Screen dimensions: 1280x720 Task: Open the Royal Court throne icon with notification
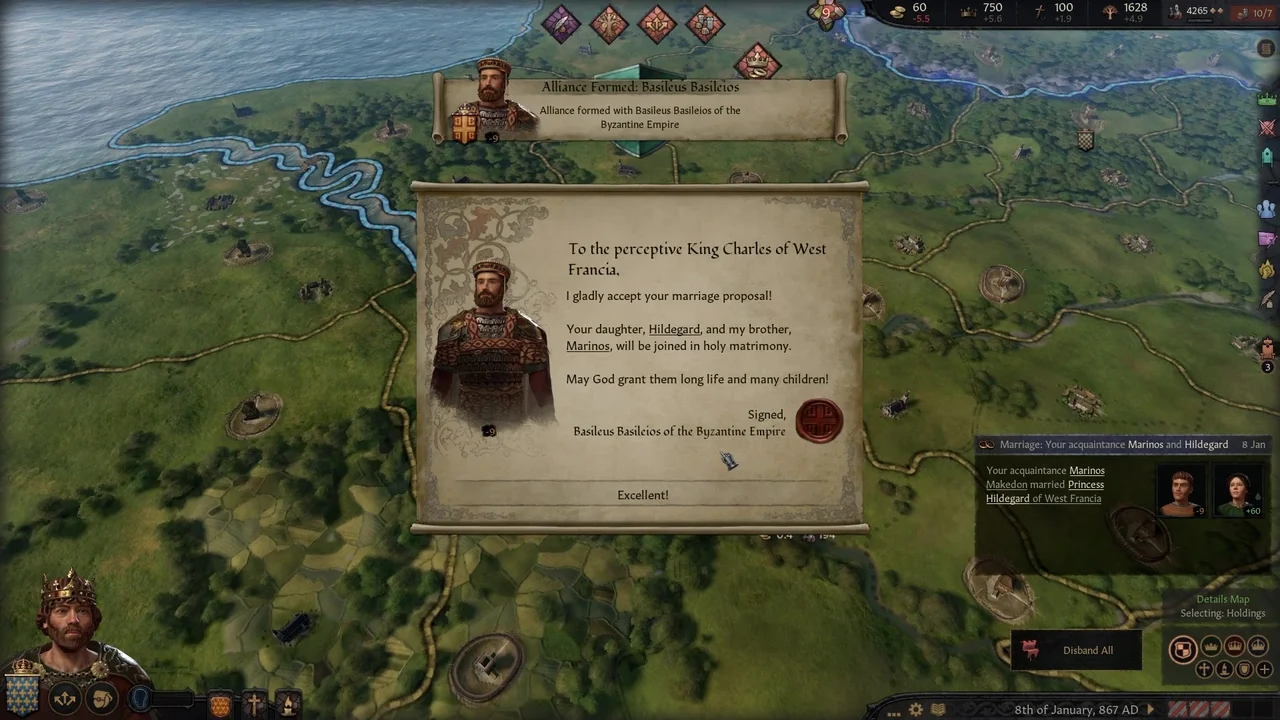1267,345
